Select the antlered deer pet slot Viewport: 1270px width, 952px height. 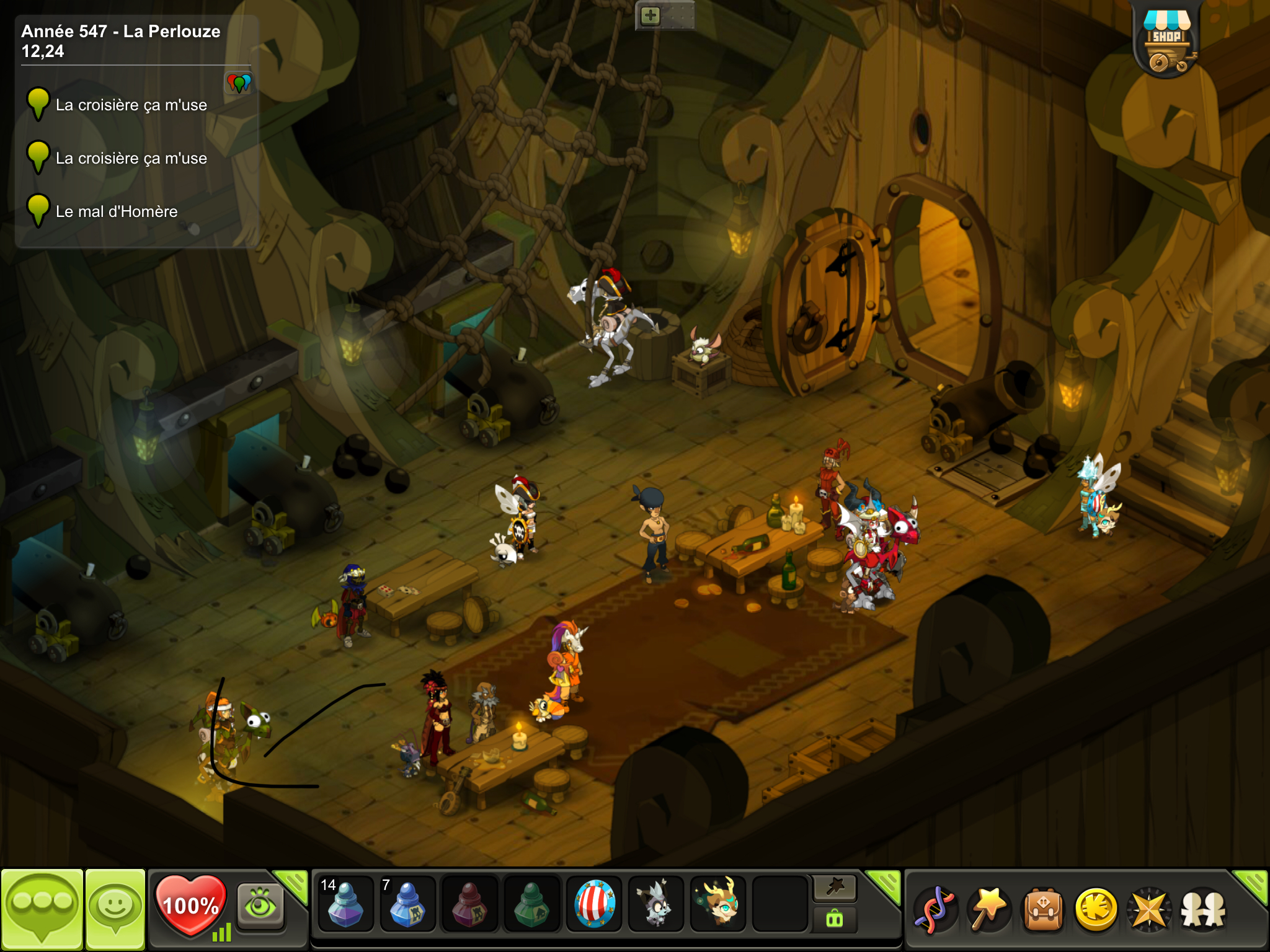coord(717,905)
